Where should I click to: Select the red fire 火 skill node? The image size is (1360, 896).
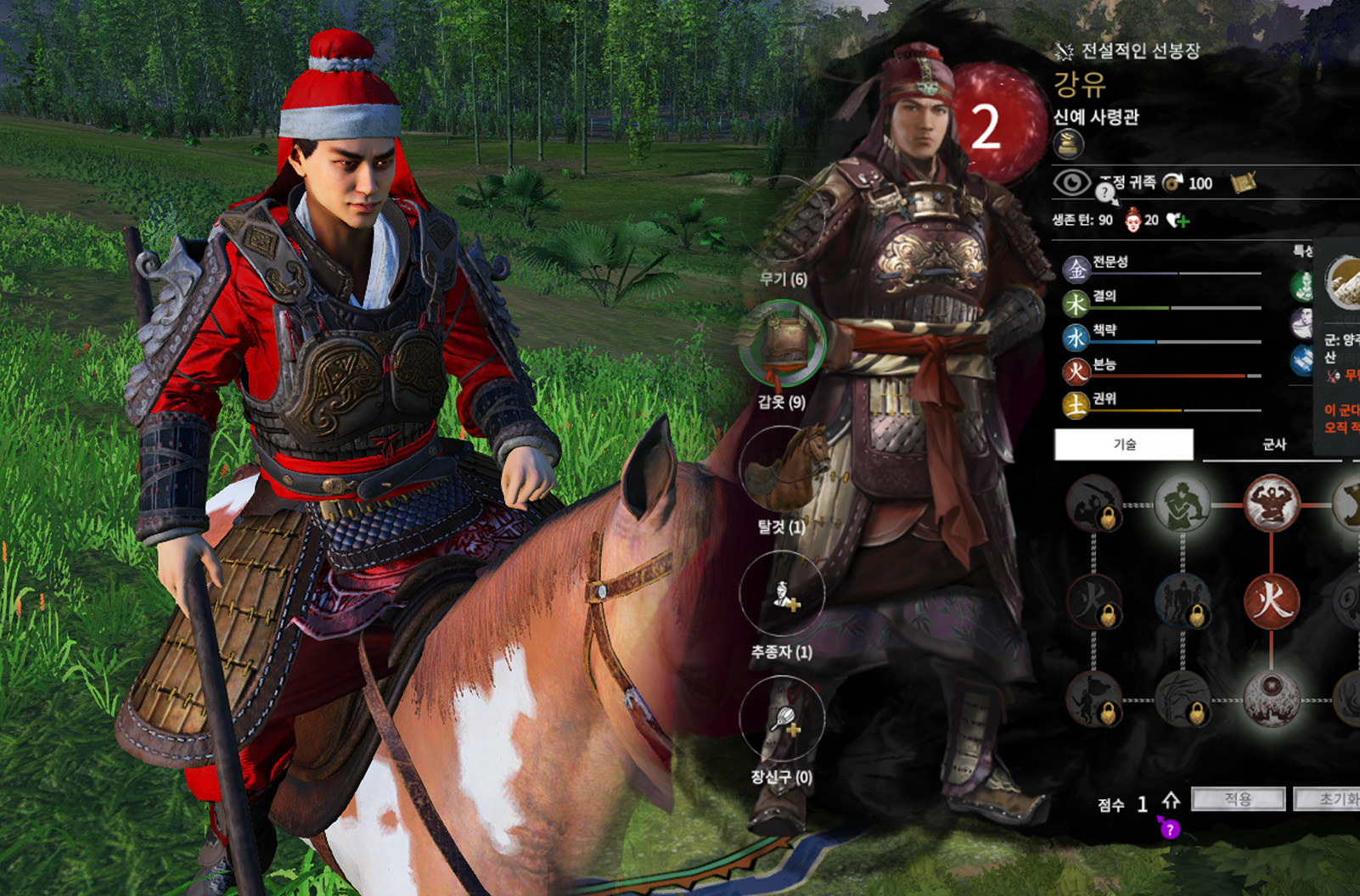tap(1271, 601)
